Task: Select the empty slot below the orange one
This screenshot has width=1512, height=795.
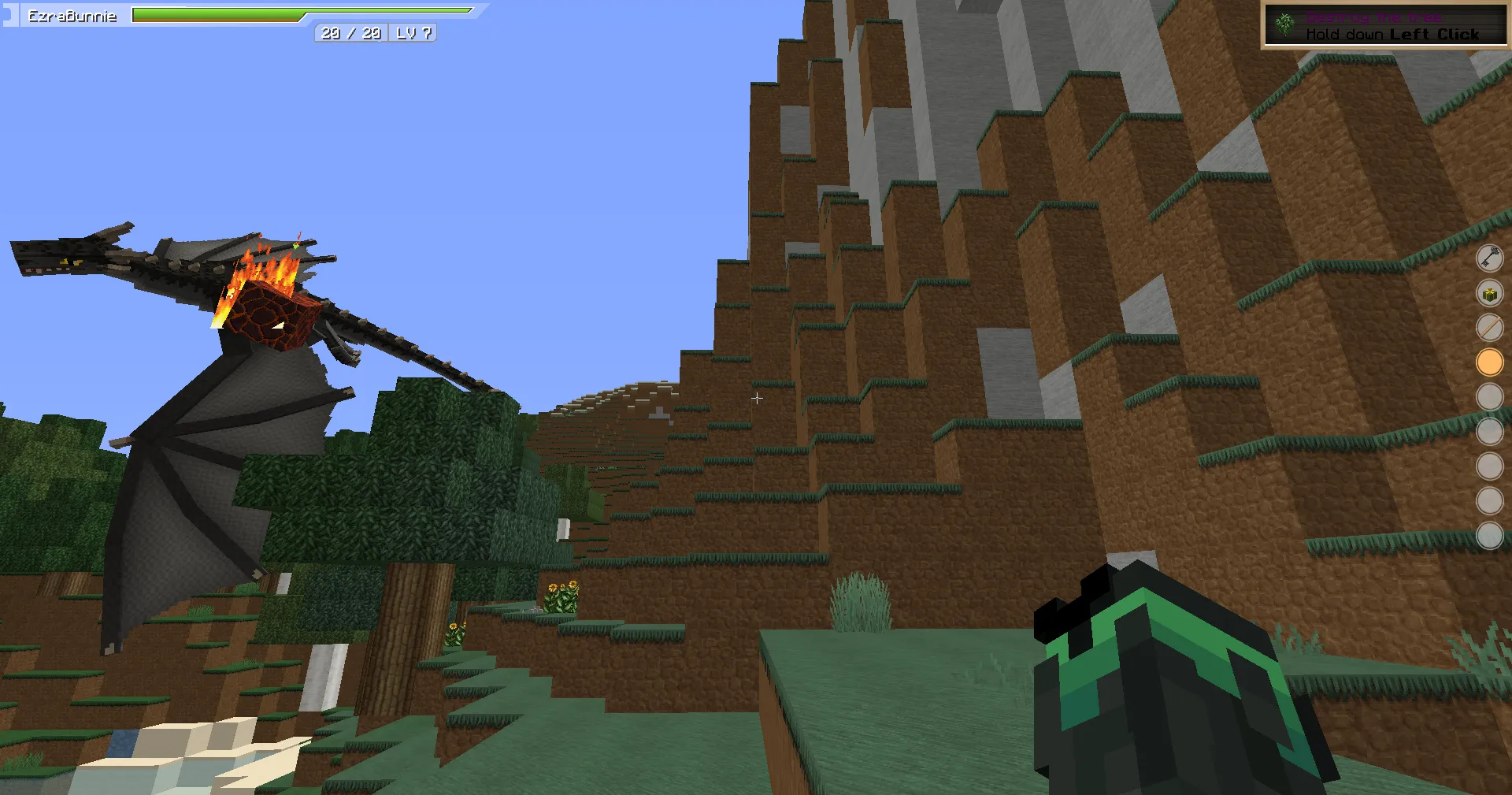Action: coord(1492,396)
